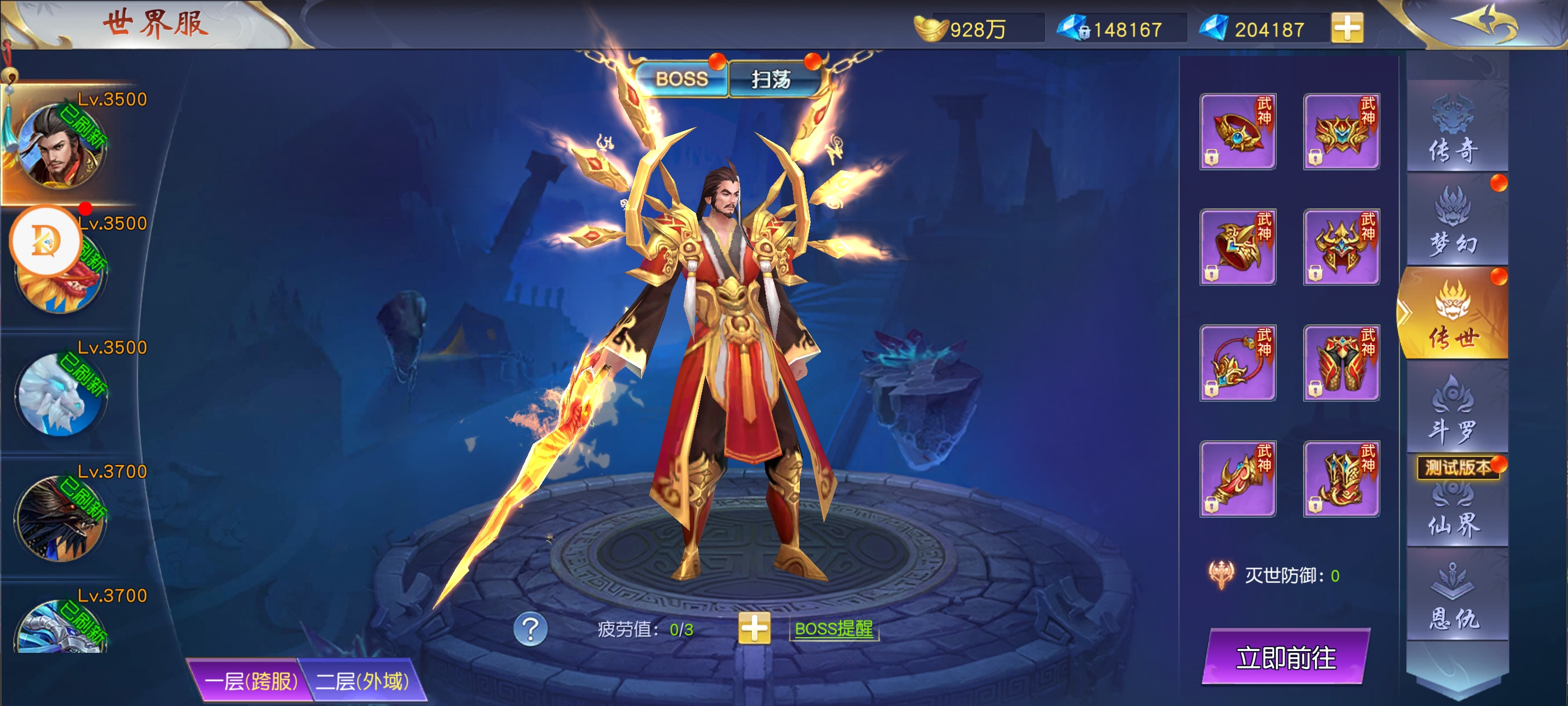Add diamonds with the top plus button
This screenshot has width=1568, height=706.
point(1347,28)
